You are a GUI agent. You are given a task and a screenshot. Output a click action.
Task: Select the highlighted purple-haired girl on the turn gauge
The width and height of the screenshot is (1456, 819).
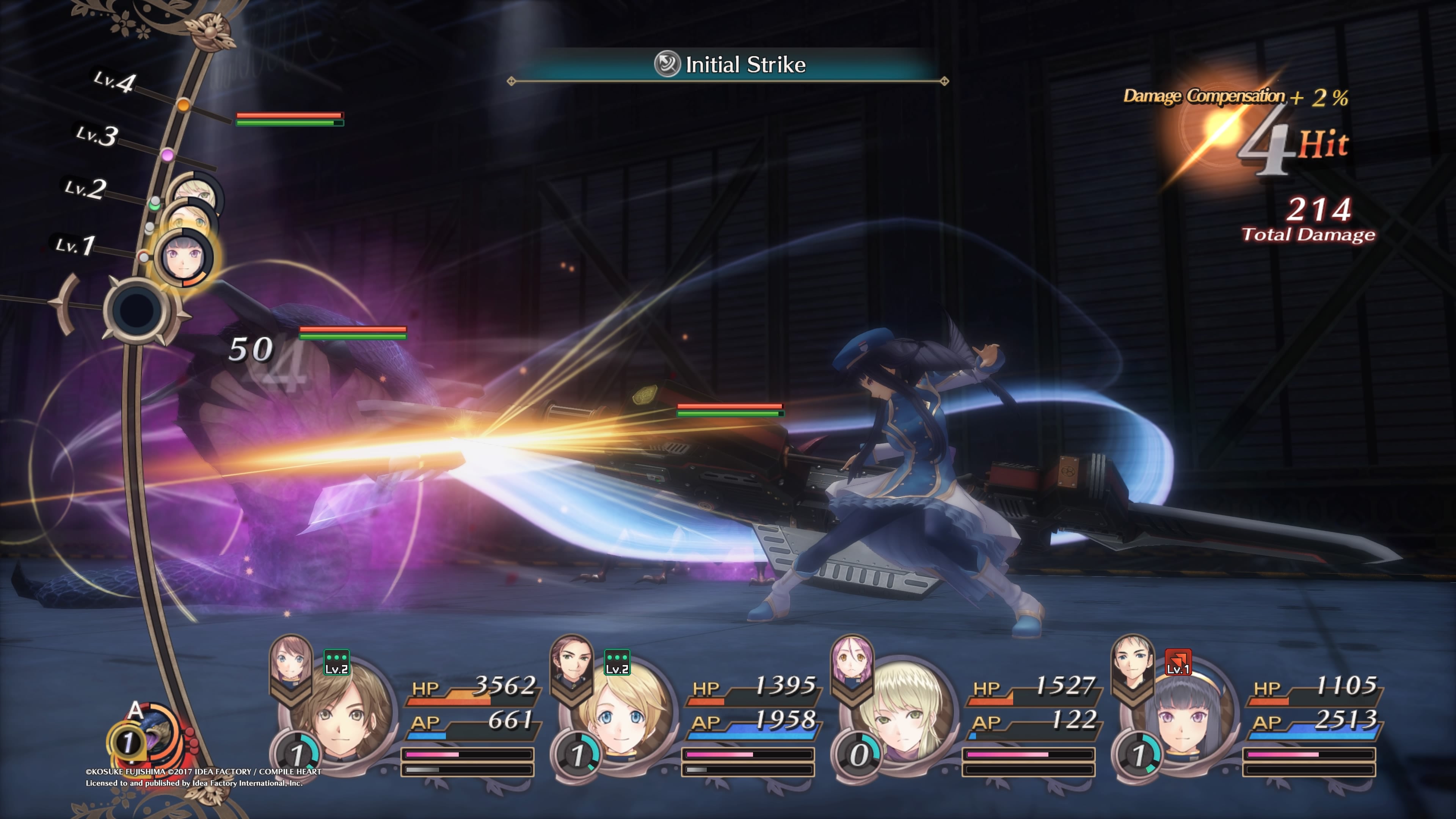(184, 257)
